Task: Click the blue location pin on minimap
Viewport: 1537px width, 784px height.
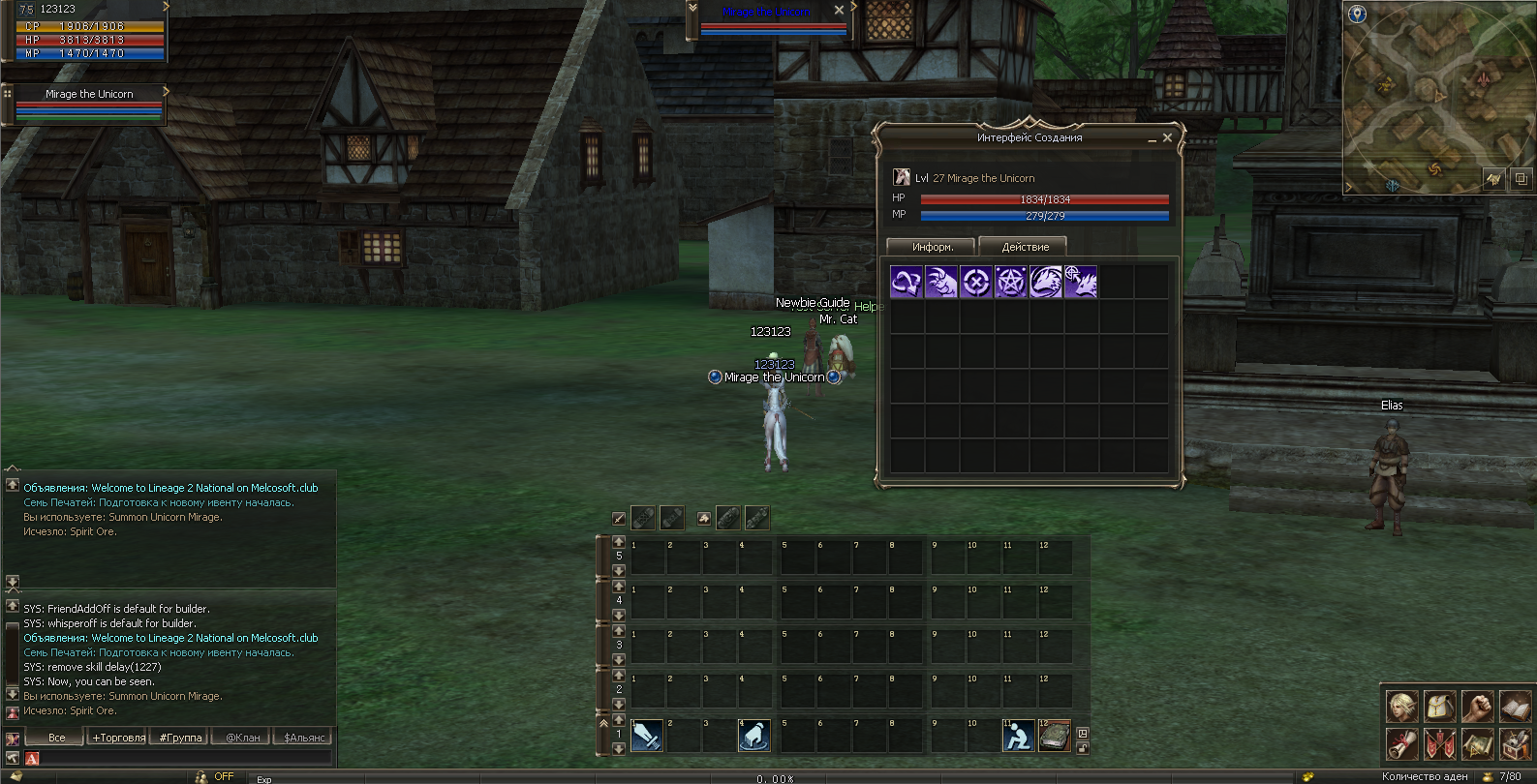Action: (1357, 14)
